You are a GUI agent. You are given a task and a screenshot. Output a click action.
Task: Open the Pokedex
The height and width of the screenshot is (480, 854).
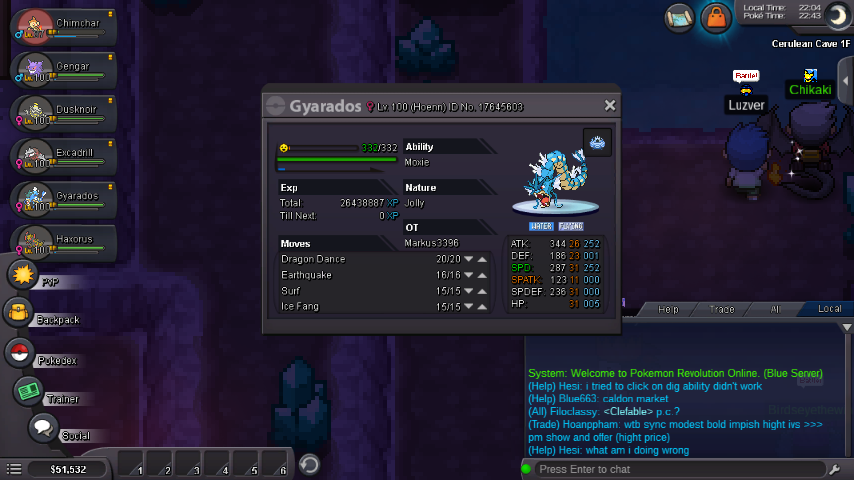coord(18,352)
